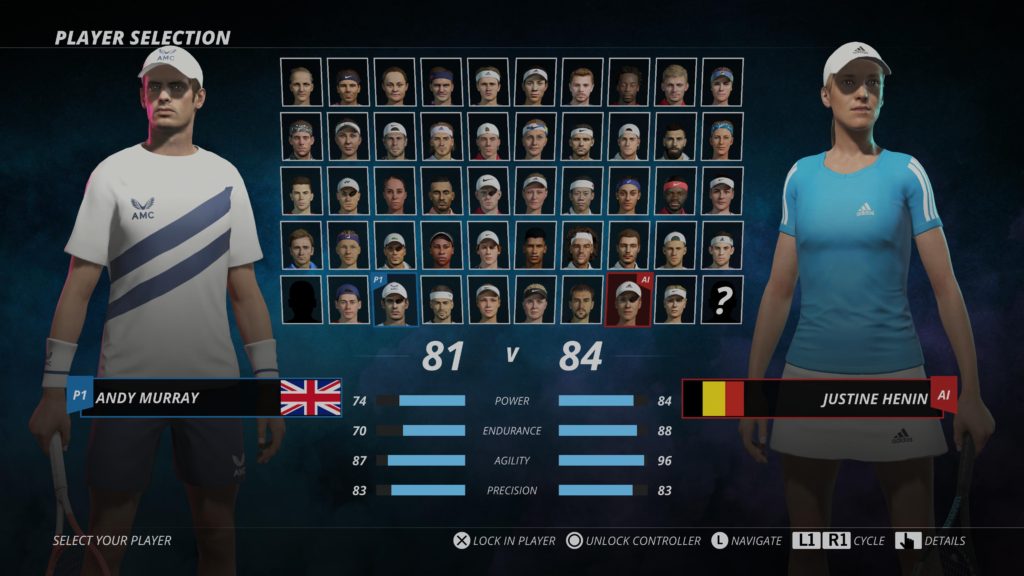This screenshot has width=1024, height=576.
Task: Choose the red-highlighted portrait tagged AI
Action: [x=628, y=299]
